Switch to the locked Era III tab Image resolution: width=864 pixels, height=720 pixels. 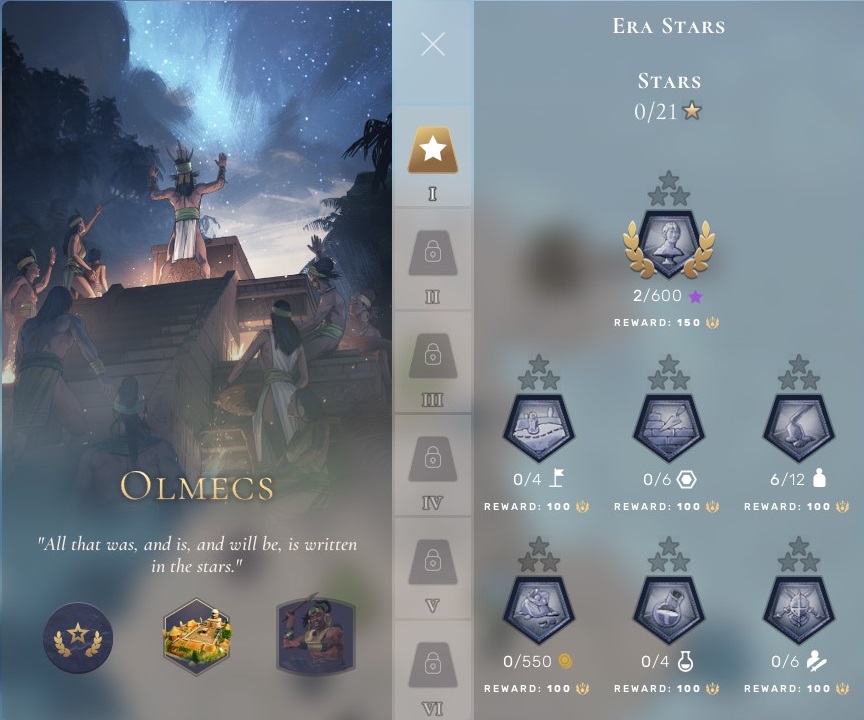pyautogui.click(x=433, y=356)
